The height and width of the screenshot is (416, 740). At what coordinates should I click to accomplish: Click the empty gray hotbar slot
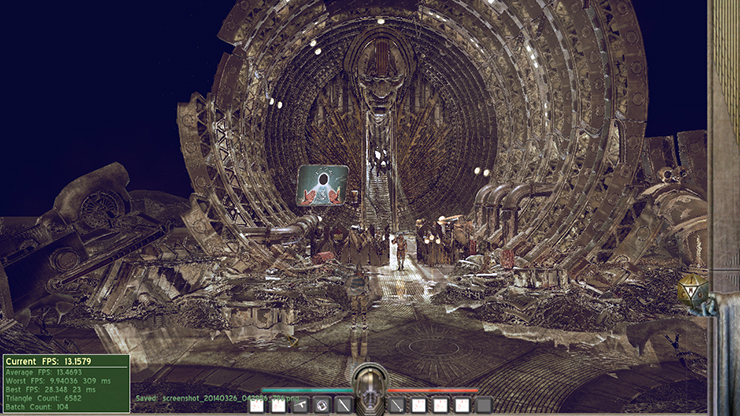click(x=484, y=405)
